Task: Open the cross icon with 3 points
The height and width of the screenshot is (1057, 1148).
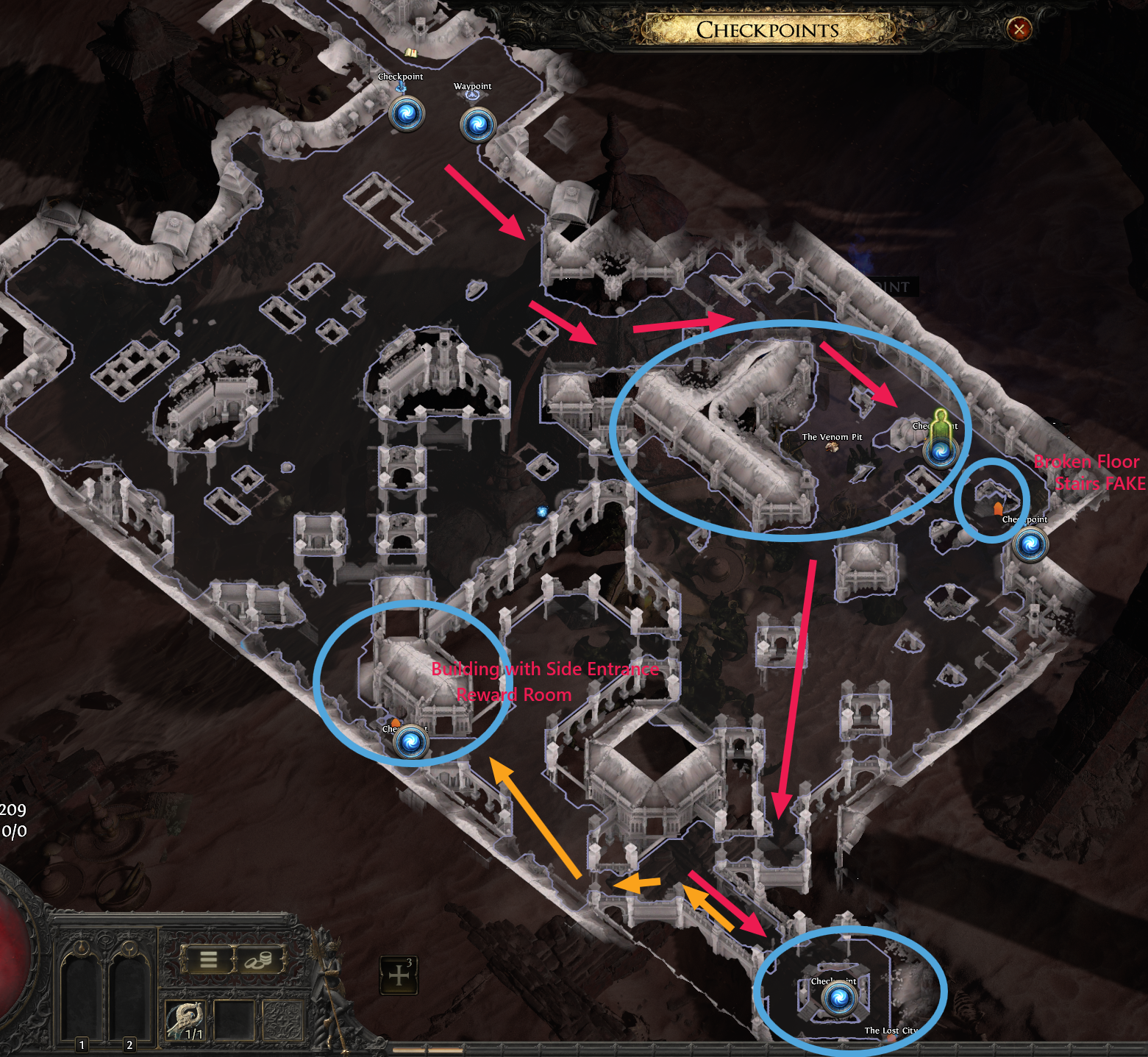Action: pos(399,975)
